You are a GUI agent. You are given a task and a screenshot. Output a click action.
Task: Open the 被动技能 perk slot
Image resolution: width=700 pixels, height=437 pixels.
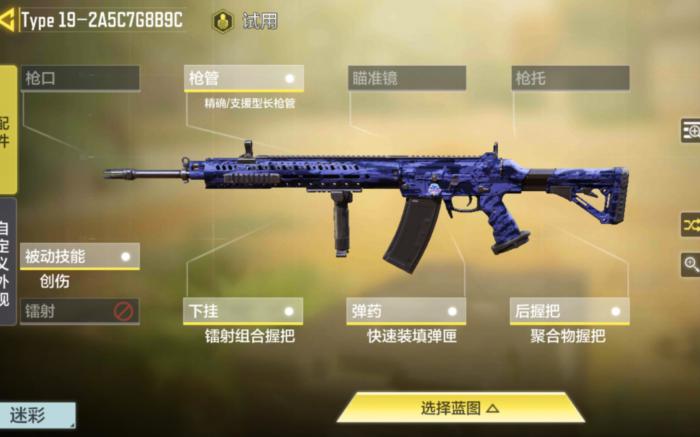[x=80, y=256]
